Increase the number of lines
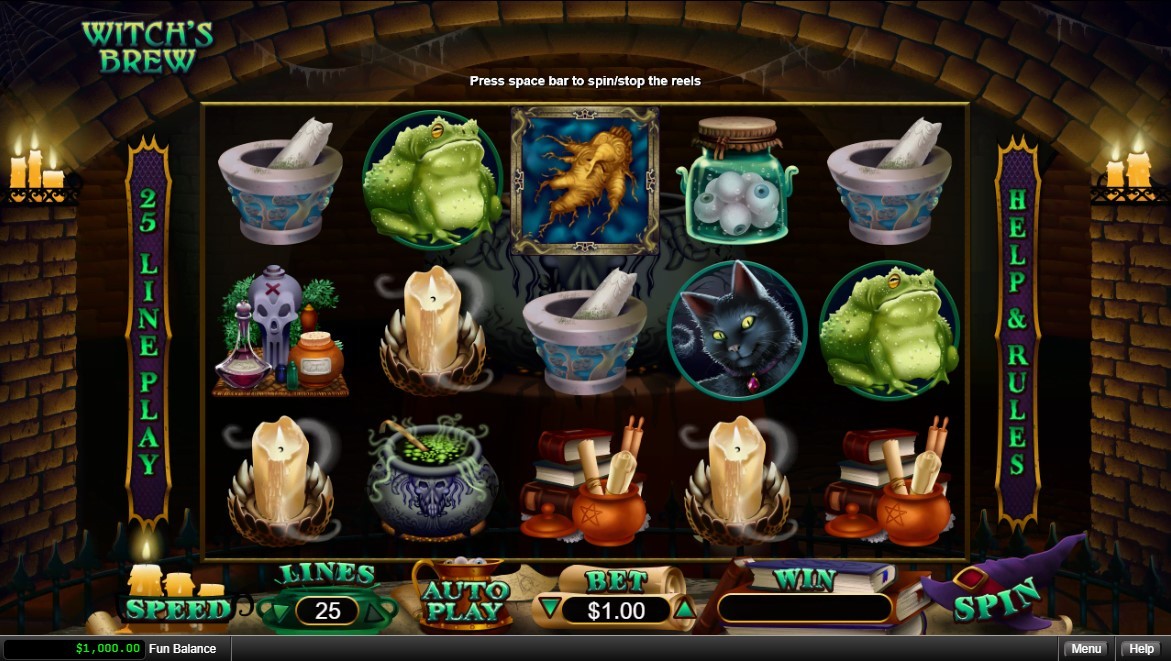The width and height of the screenshot is (1171, 661). coord(374,610)
